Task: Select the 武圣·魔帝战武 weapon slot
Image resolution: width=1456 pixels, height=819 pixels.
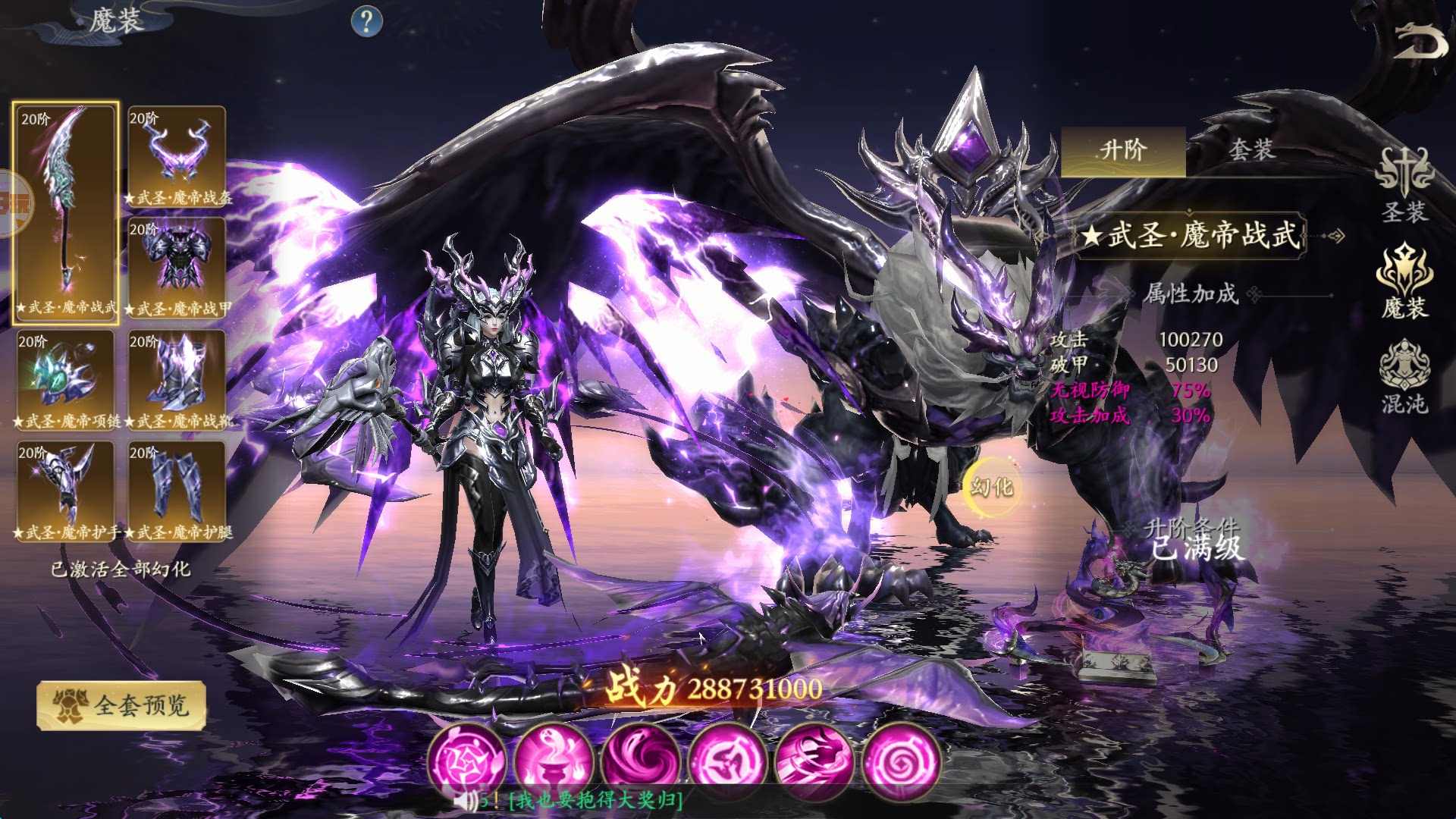Action: tap(66, 212)
